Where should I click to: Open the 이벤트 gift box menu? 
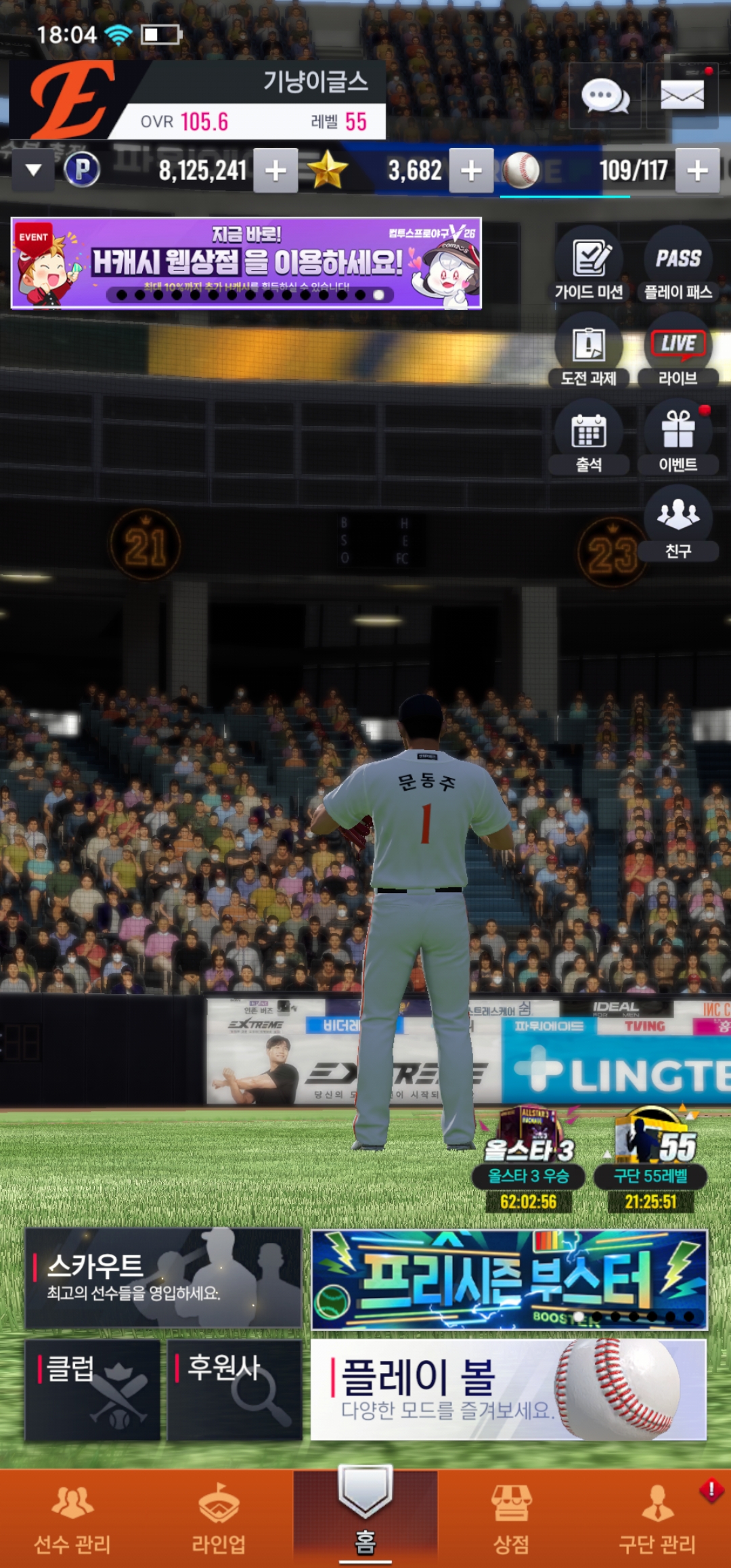(678, 438)
